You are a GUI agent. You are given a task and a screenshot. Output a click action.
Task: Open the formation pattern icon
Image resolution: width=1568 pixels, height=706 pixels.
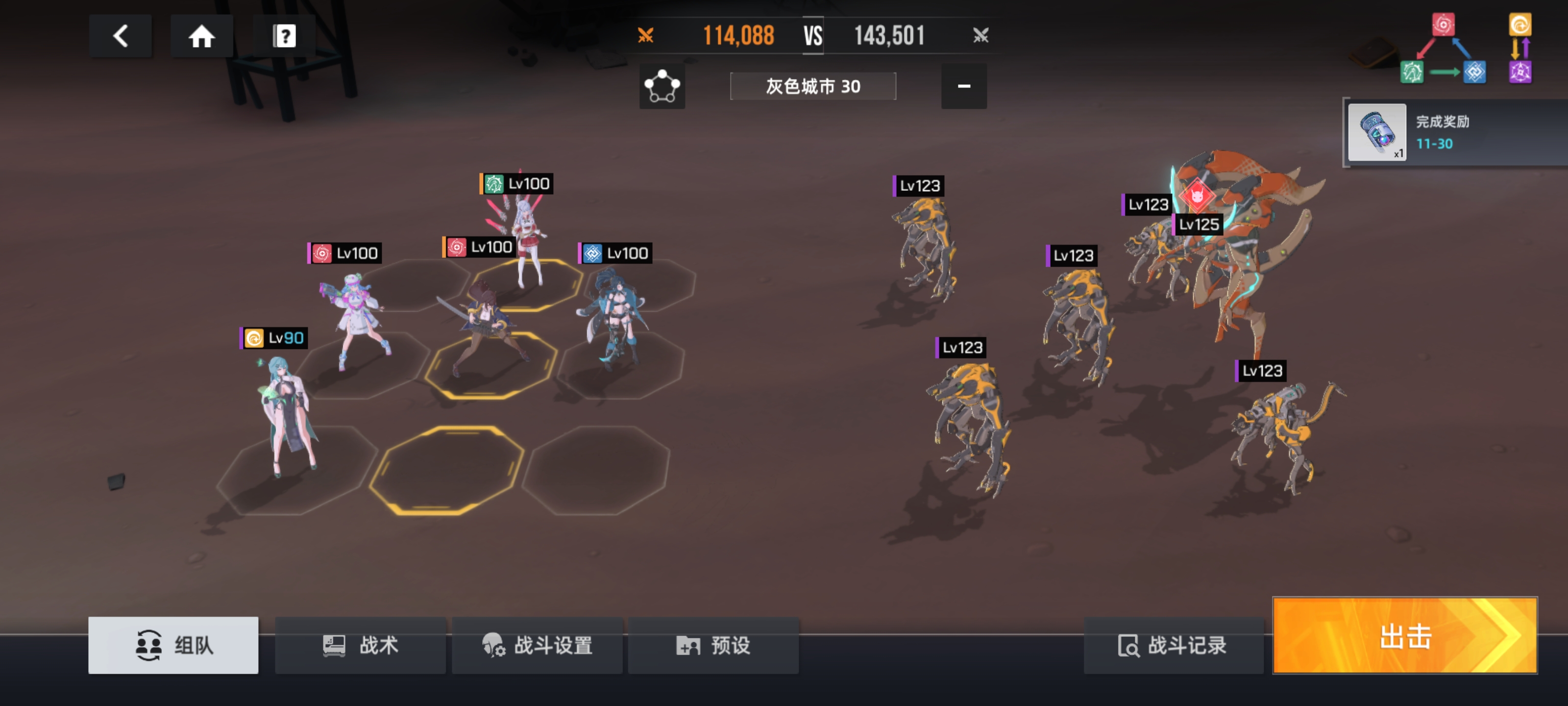661,86
